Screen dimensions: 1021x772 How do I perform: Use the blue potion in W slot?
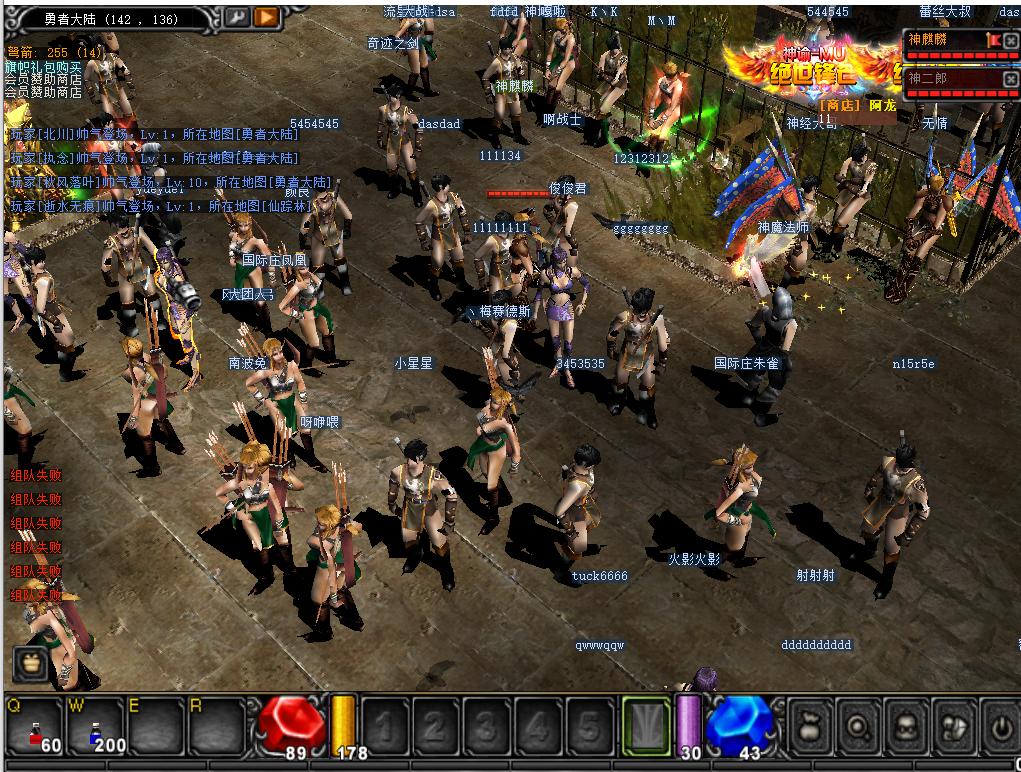point(96,727)
